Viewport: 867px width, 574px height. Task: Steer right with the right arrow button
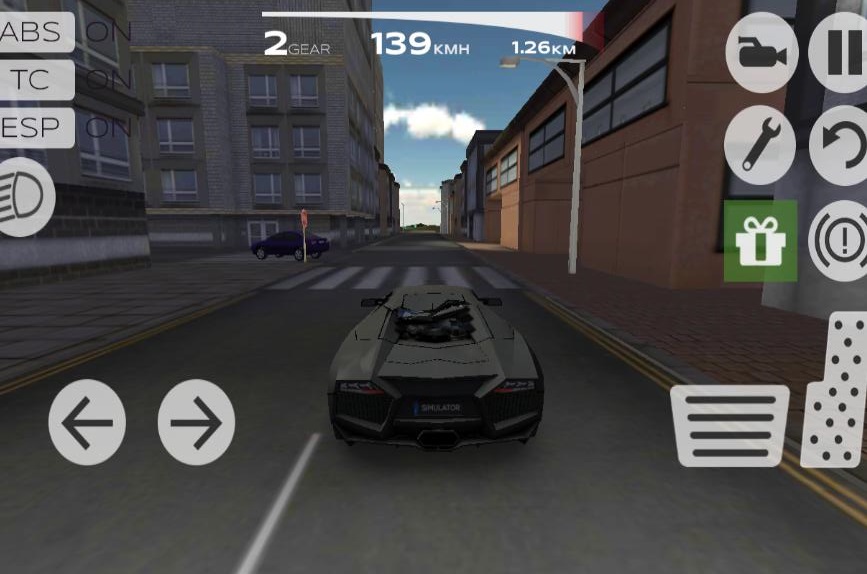coord(196,422)
